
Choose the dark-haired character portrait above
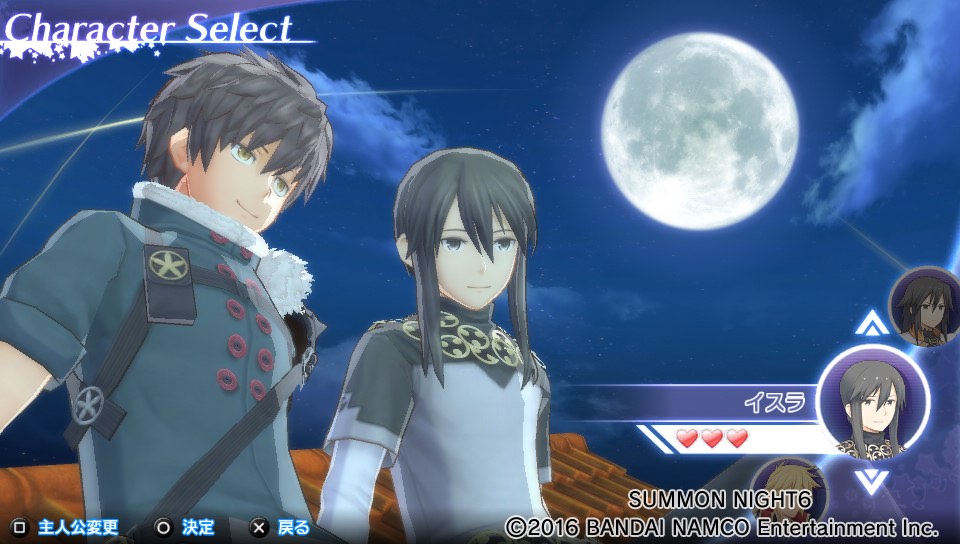(x=925, y=306)
